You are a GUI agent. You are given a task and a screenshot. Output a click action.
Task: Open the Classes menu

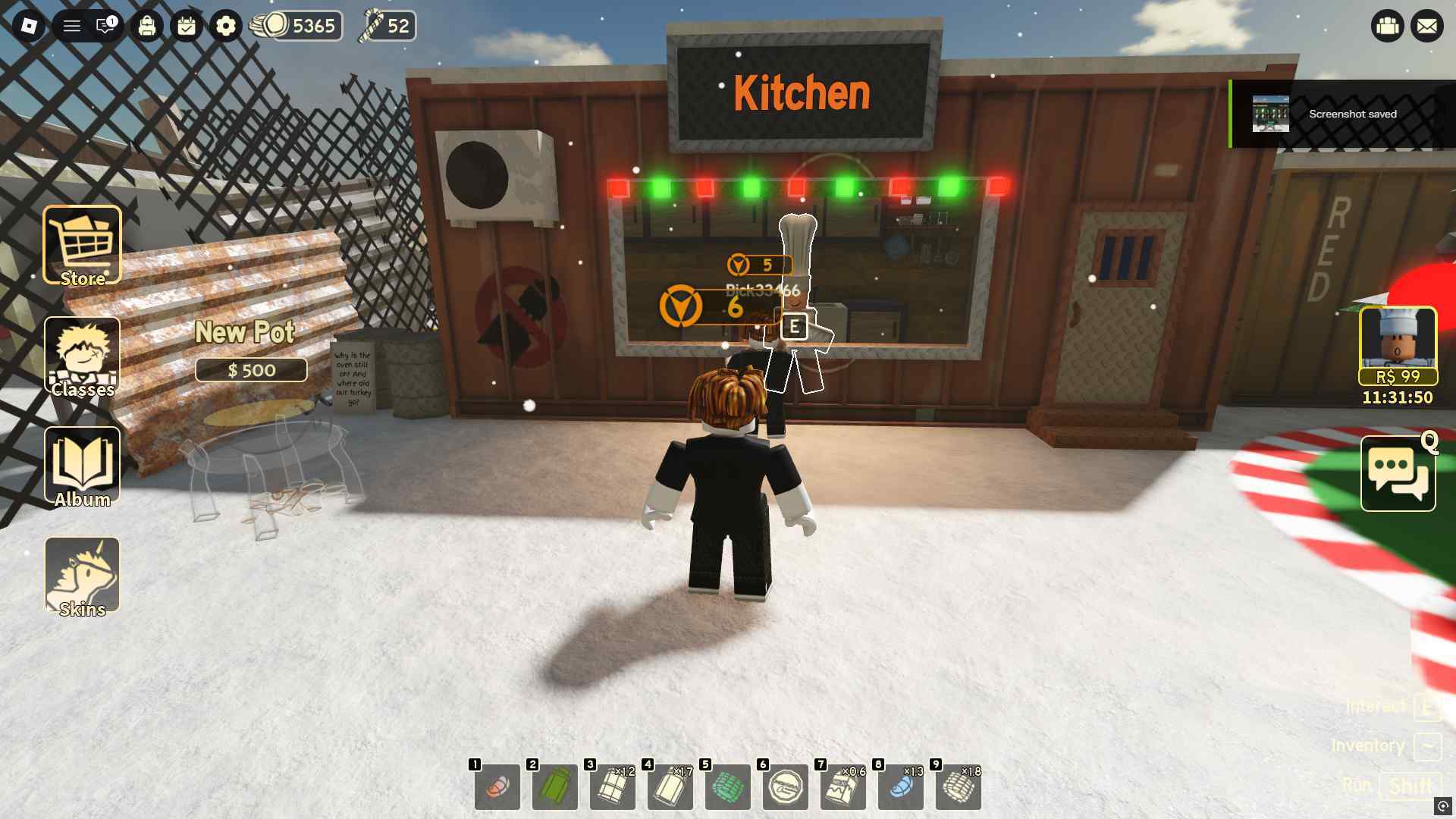coord(82,356)
